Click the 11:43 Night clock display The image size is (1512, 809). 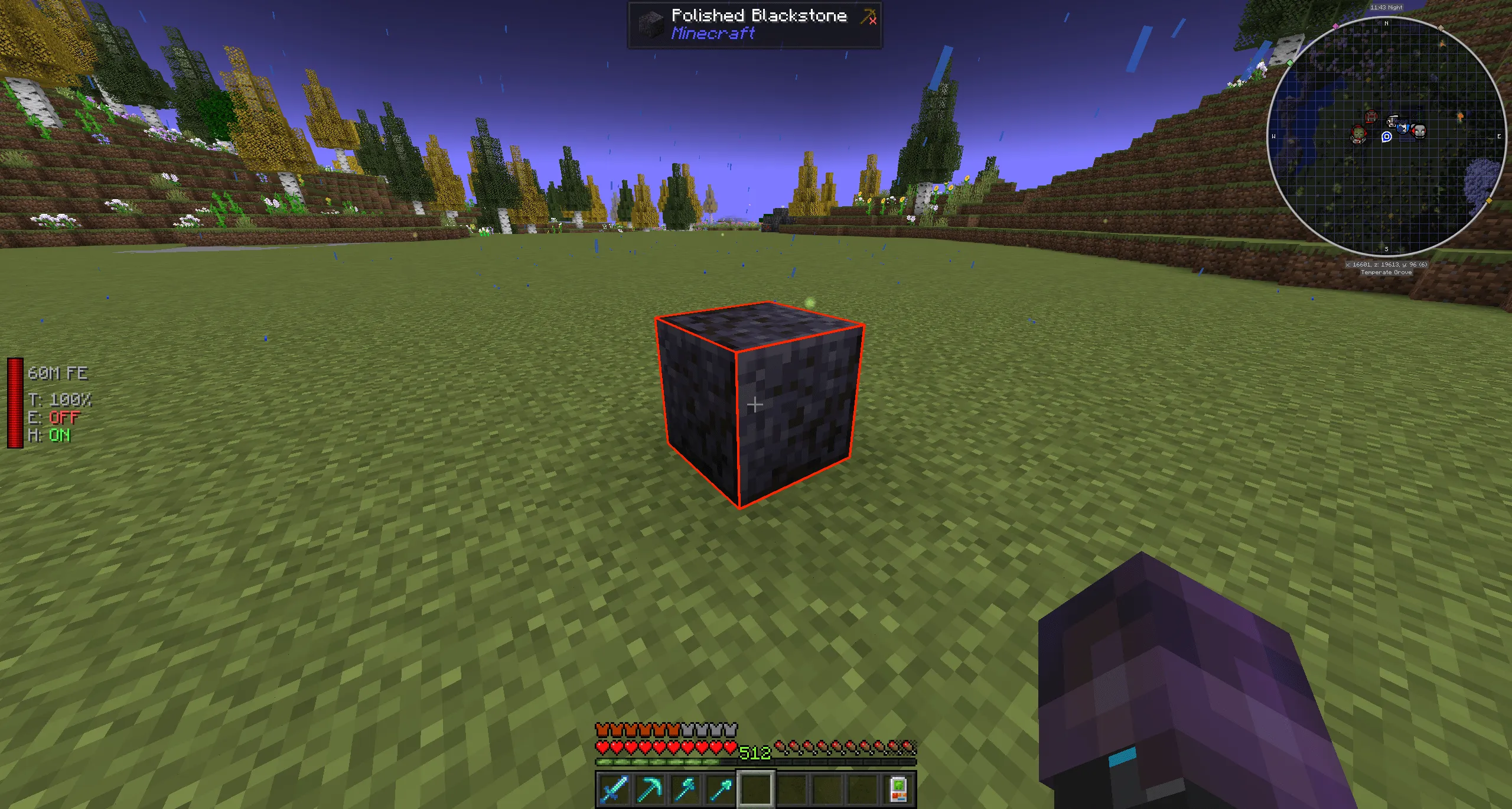coord(1386,8)
